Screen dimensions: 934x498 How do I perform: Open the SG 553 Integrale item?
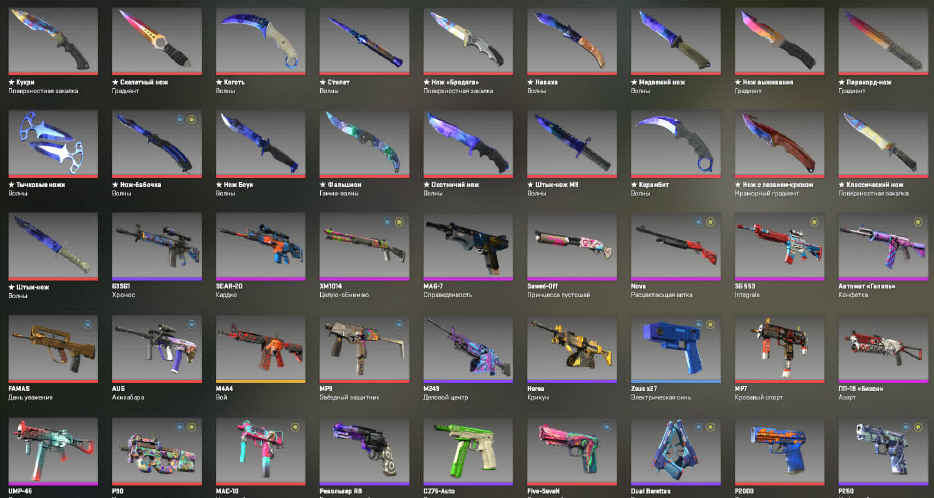(779, 246)
